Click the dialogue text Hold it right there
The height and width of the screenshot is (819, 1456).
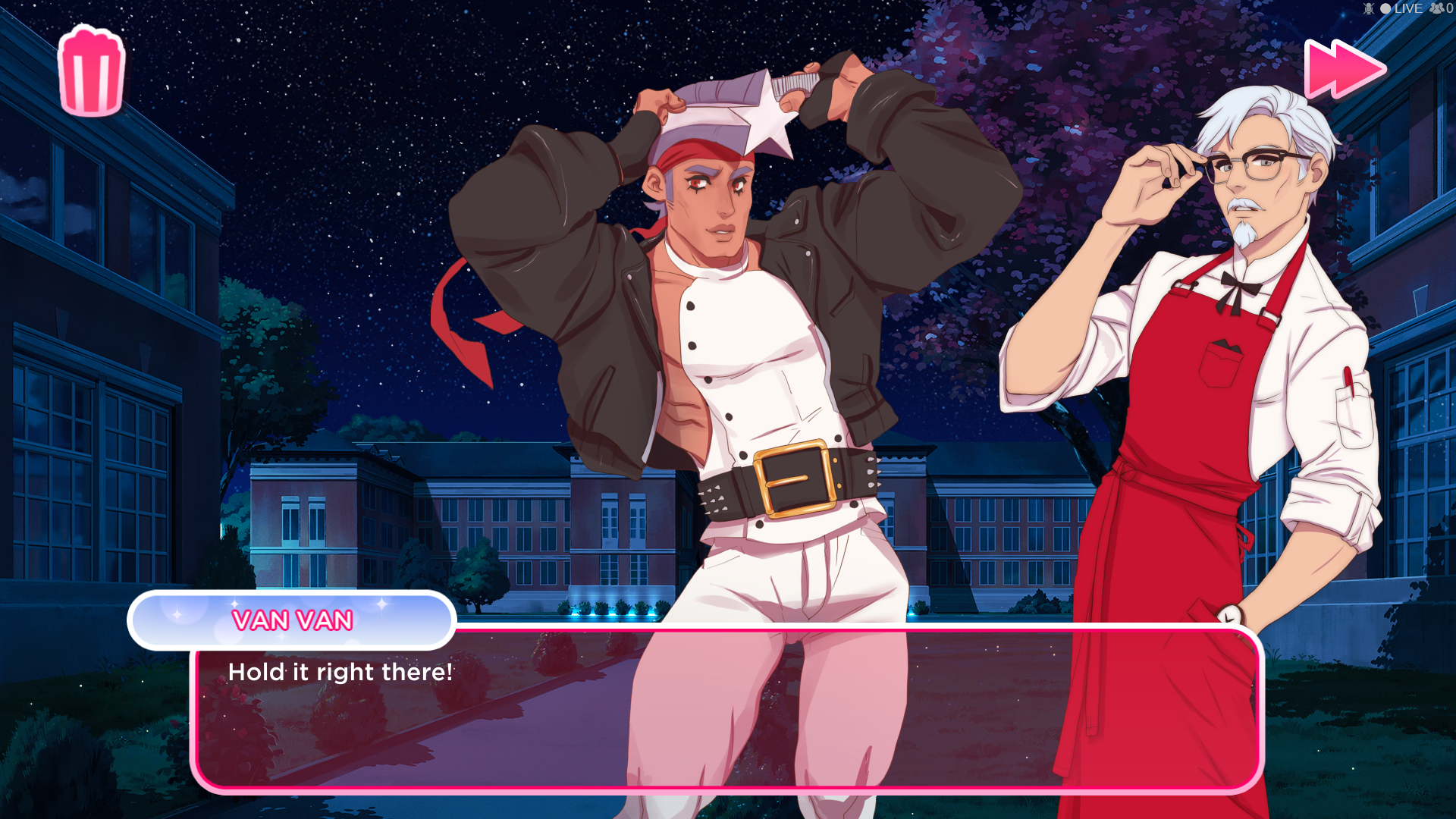(339, 672)
